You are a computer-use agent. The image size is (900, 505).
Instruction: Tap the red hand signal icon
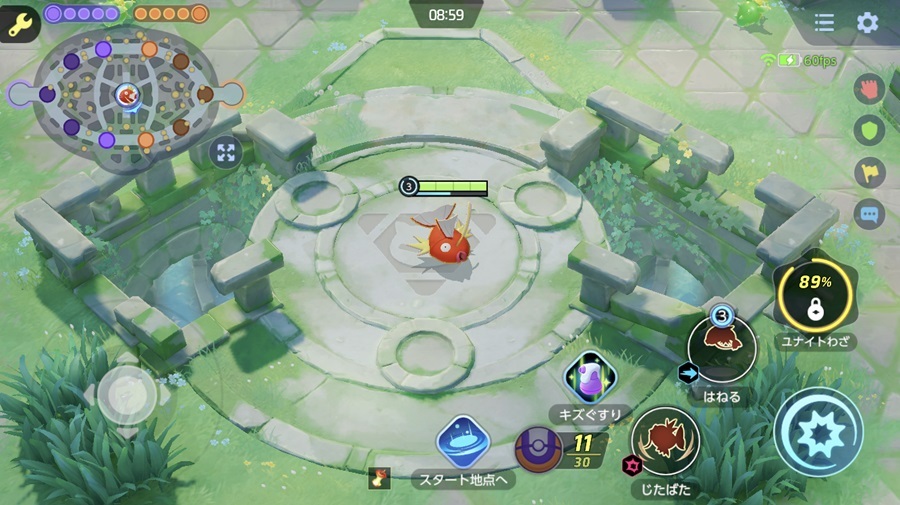click(867, 89)
